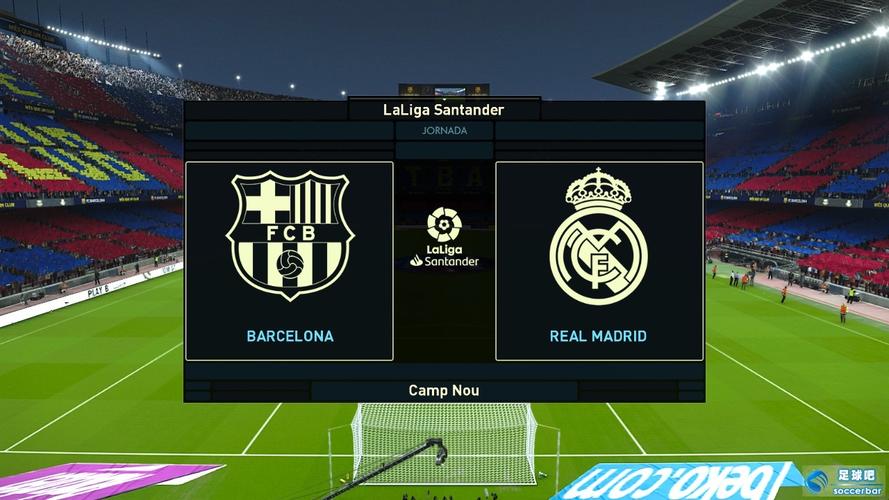
Task: Click the Camp Nou stadium name bar
Action: pos(444,390)
